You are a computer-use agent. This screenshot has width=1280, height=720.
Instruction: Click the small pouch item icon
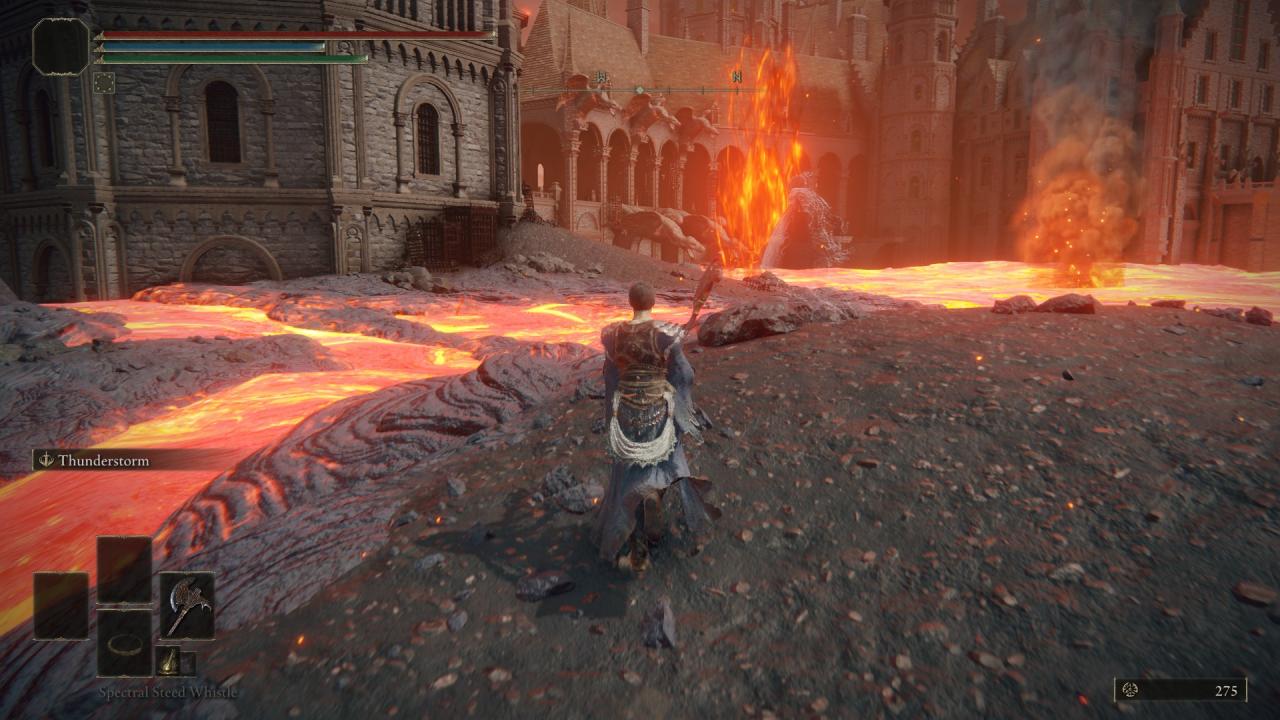167,660
